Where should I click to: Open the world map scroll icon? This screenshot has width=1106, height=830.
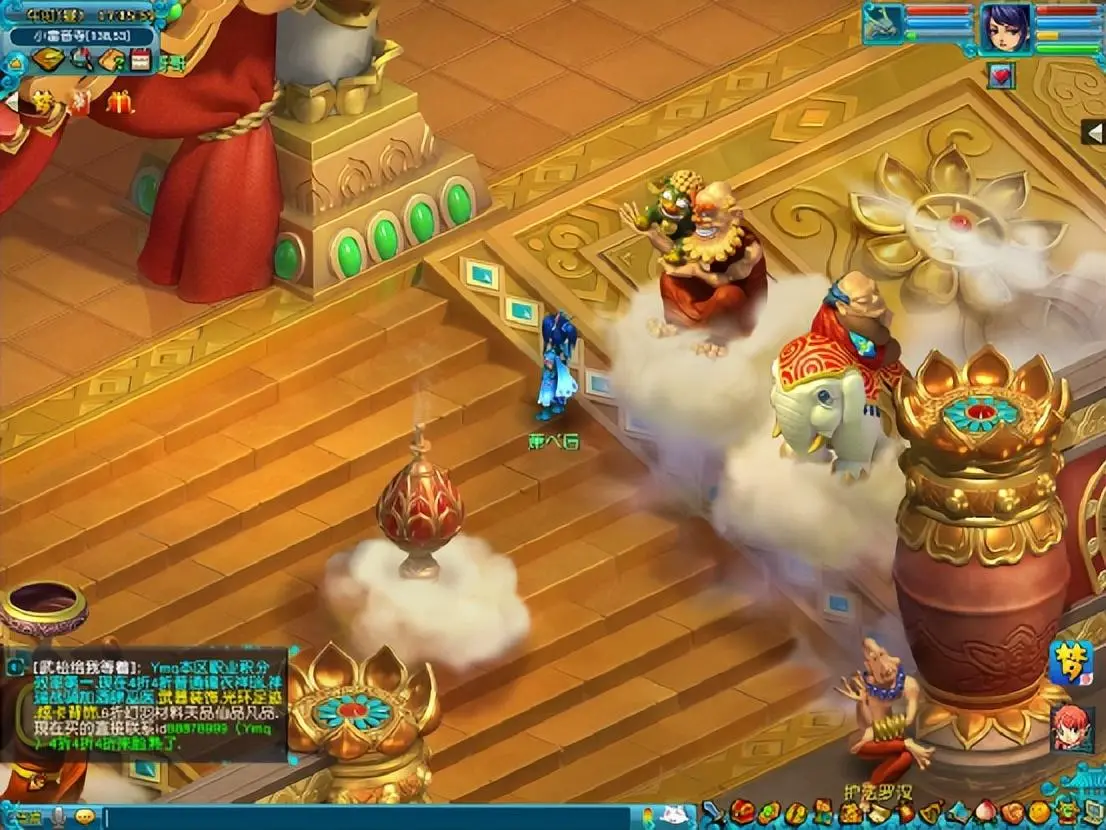pyautogui.click(x=48, y=60)
